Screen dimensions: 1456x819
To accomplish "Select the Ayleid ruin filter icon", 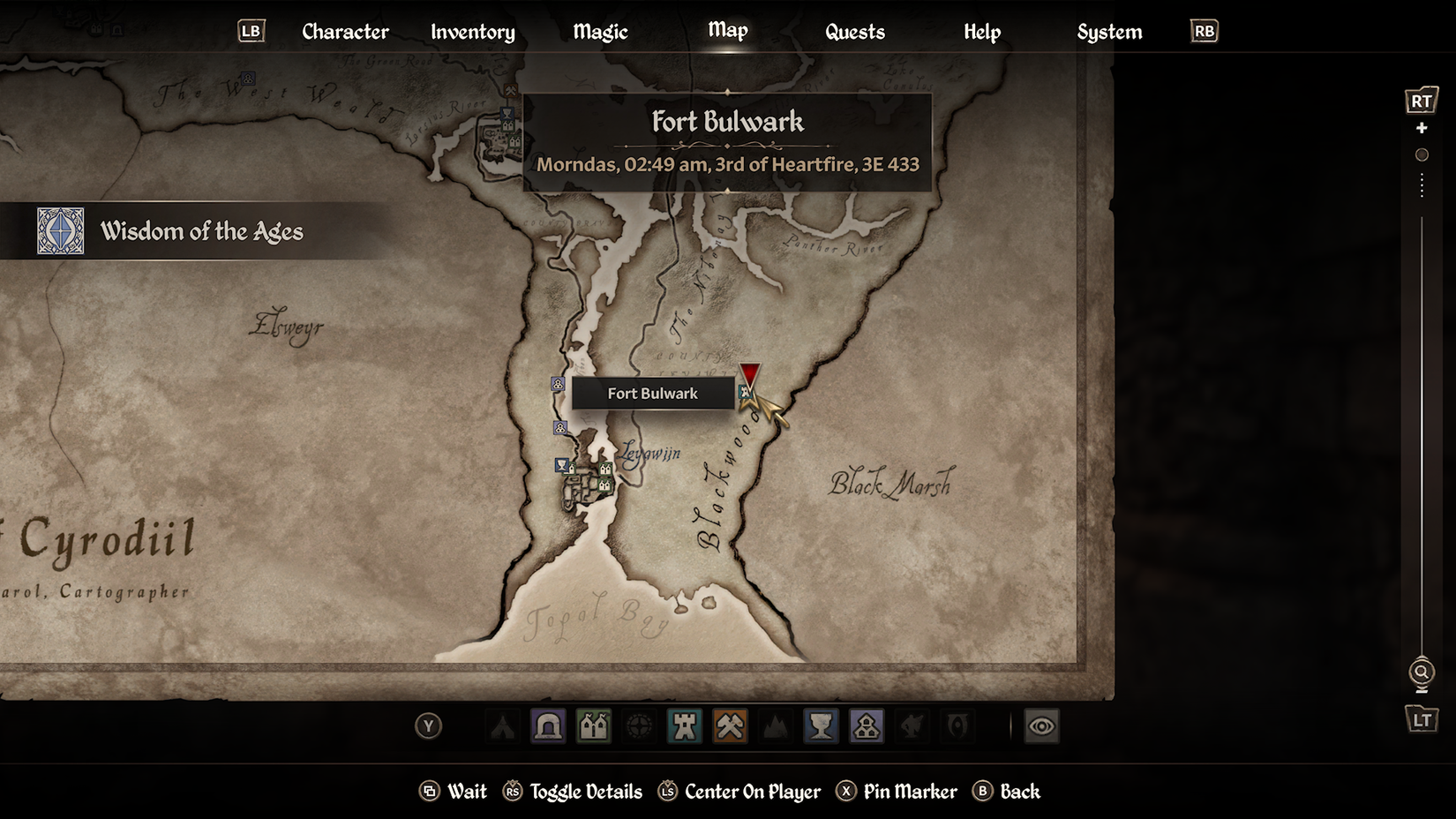I will 640,726.
